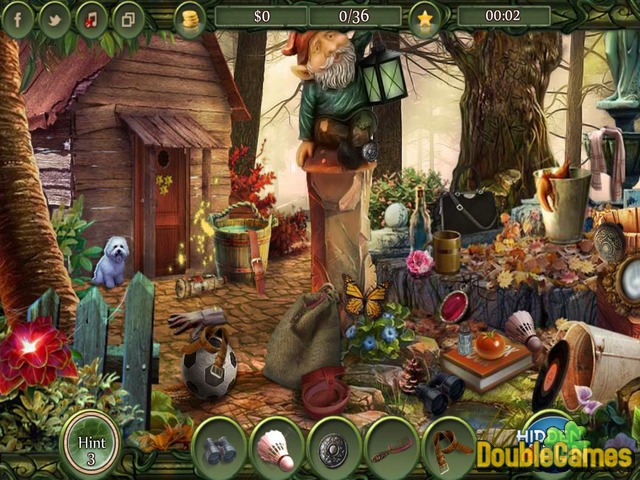This screenshot has height=480, width=640.
Task: Open the Facebook share button
Action: (18, 18)
